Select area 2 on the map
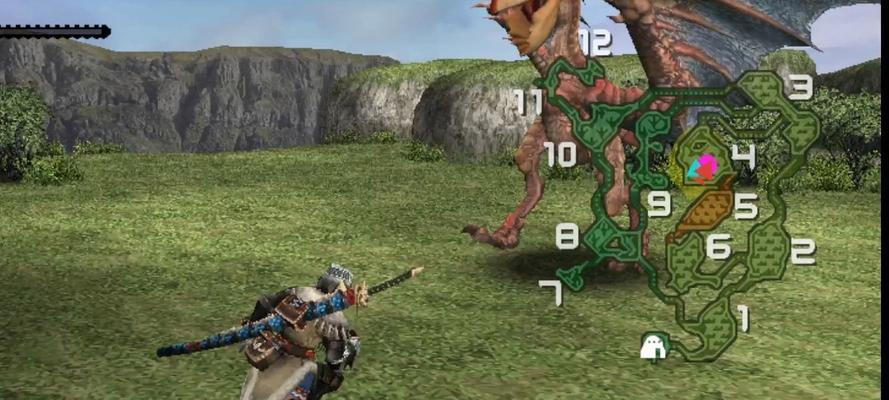Viewport: 889px width, 400px height. point(802,251)
